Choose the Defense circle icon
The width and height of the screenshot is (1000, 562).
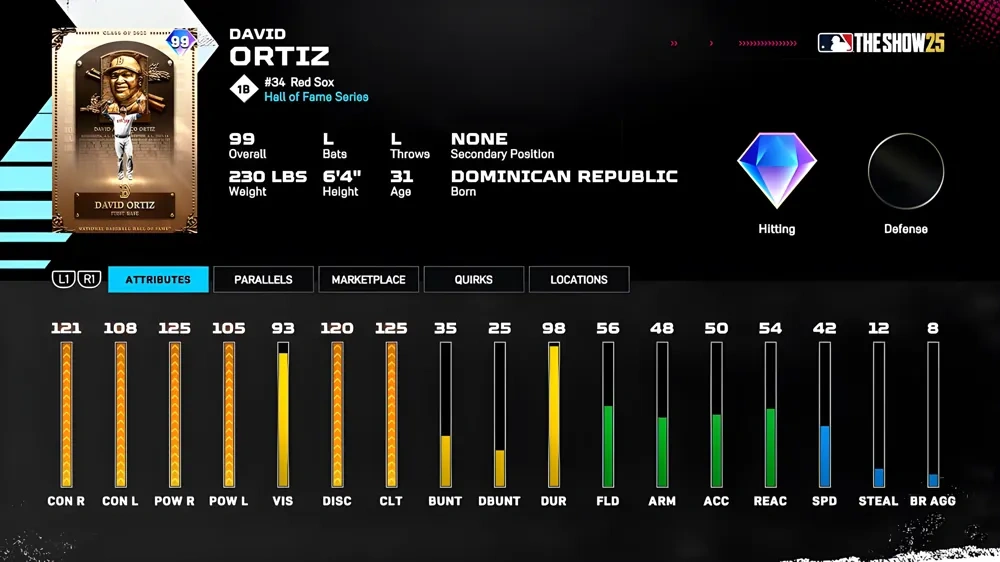click(x=905, y=171)
